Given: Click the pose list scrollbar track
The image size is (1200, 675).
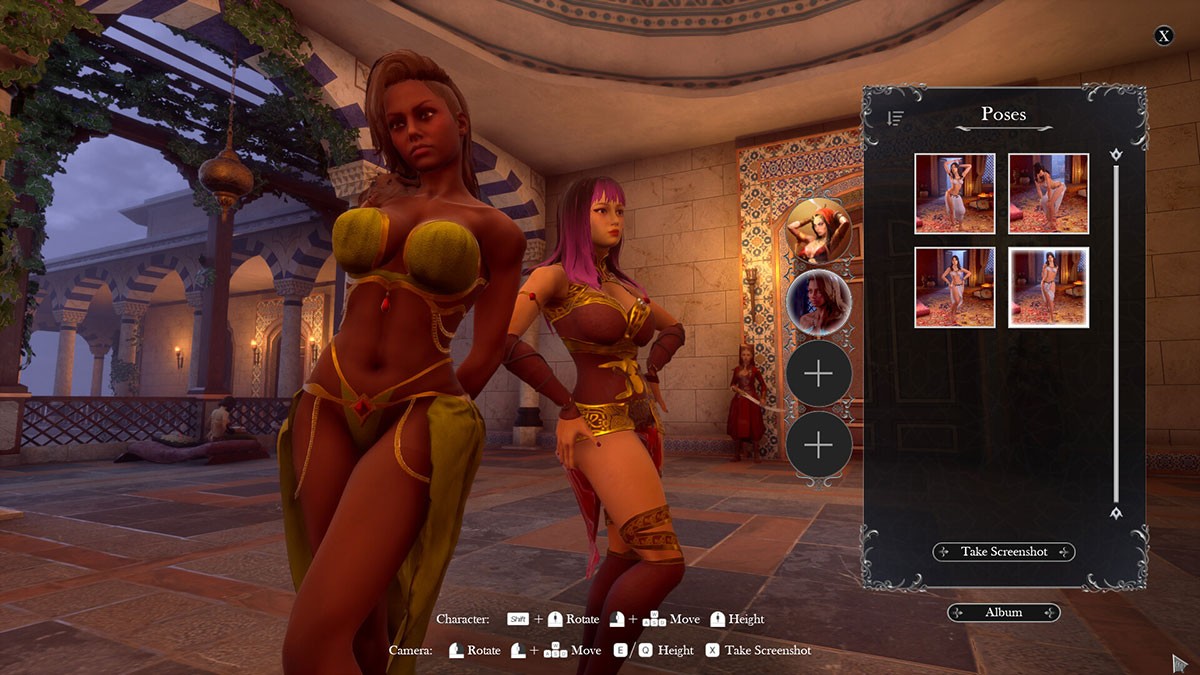Looking at the screenshot, I should coord(1116,330).
